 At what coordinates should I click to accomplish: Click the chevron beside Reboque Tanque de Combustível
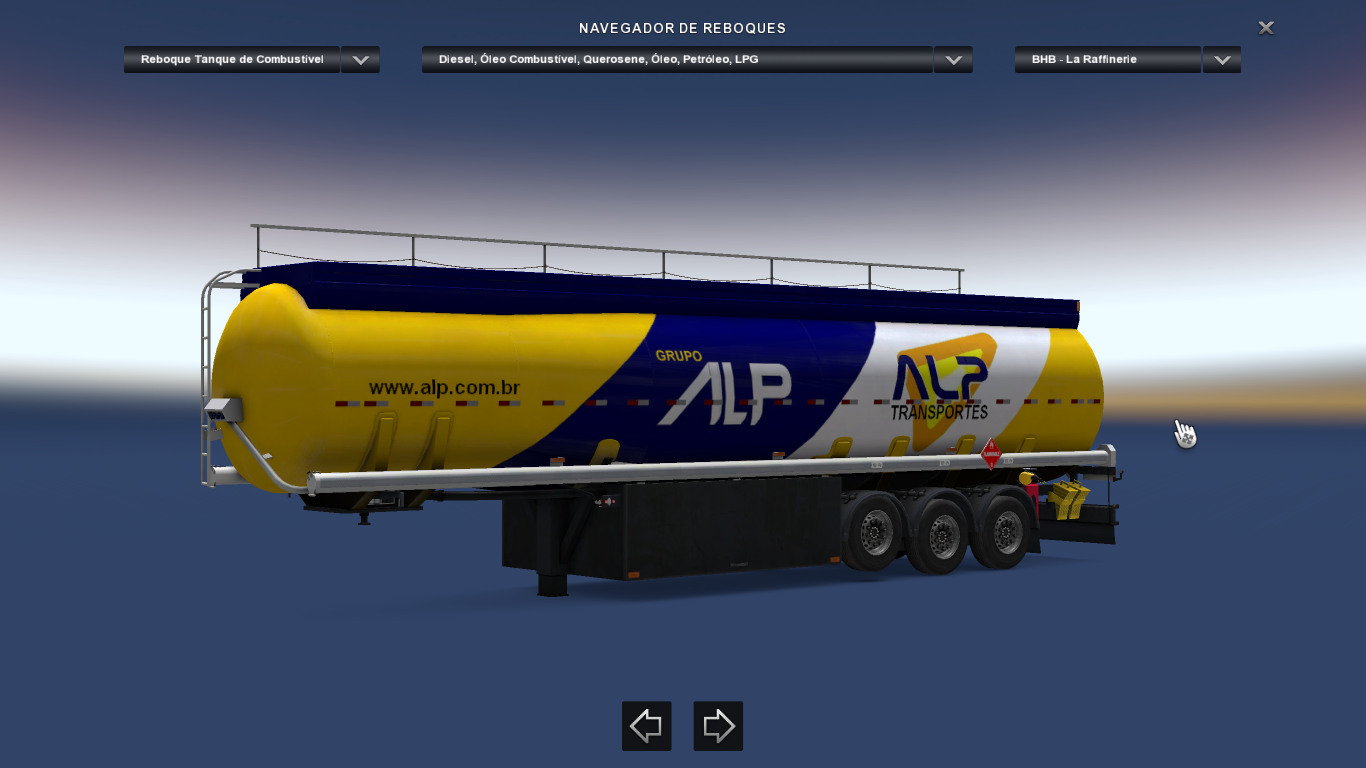pyautogui.click(x=360, y=59)
